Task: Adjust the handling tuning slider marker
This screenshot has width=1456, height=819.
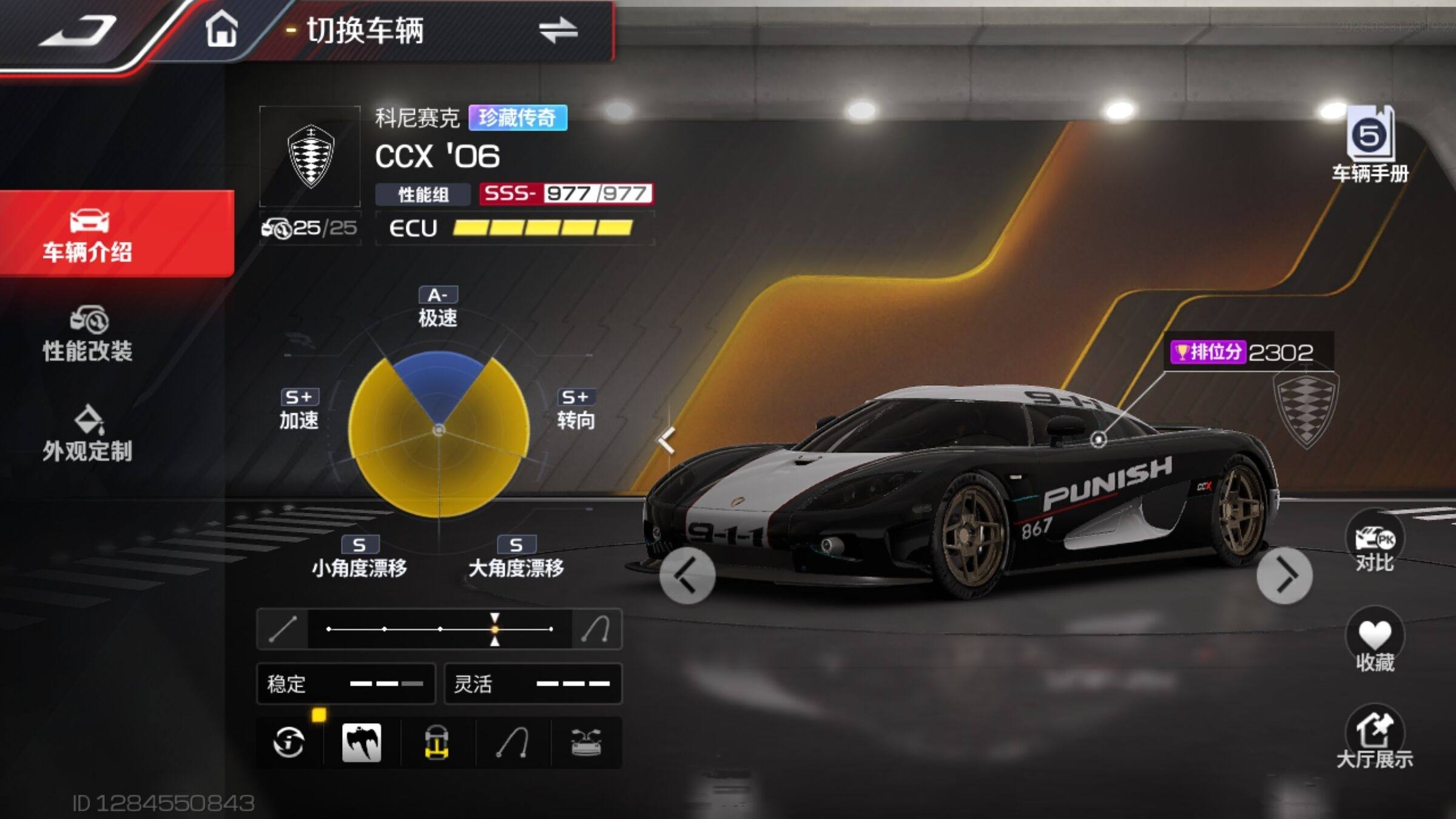Action: (x=495, y=630)
